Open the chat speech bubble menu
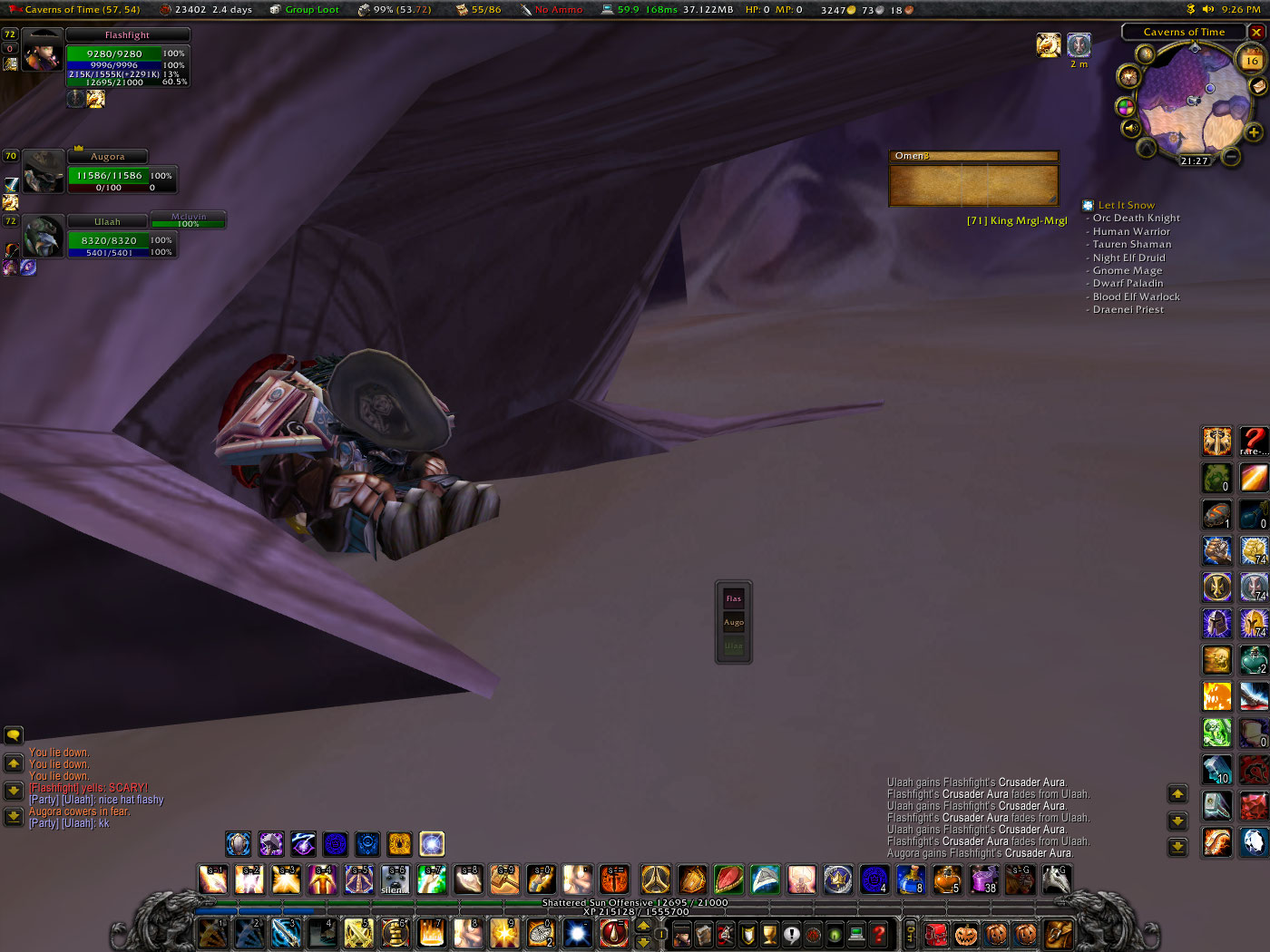1270x952 pixels. tap(14, 735)
